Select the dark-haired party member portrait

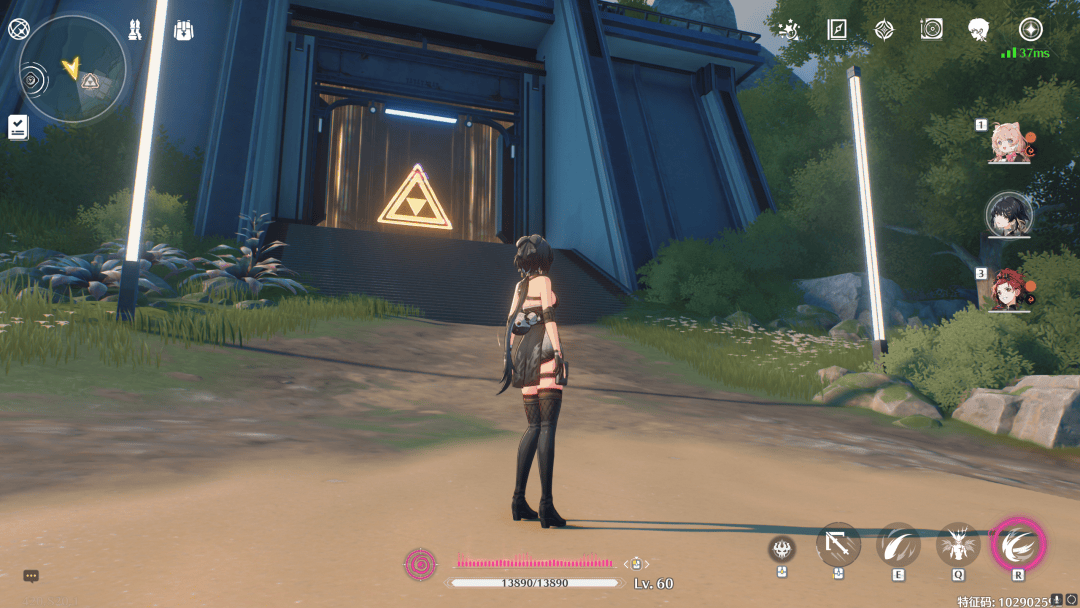click(1008, 214)
